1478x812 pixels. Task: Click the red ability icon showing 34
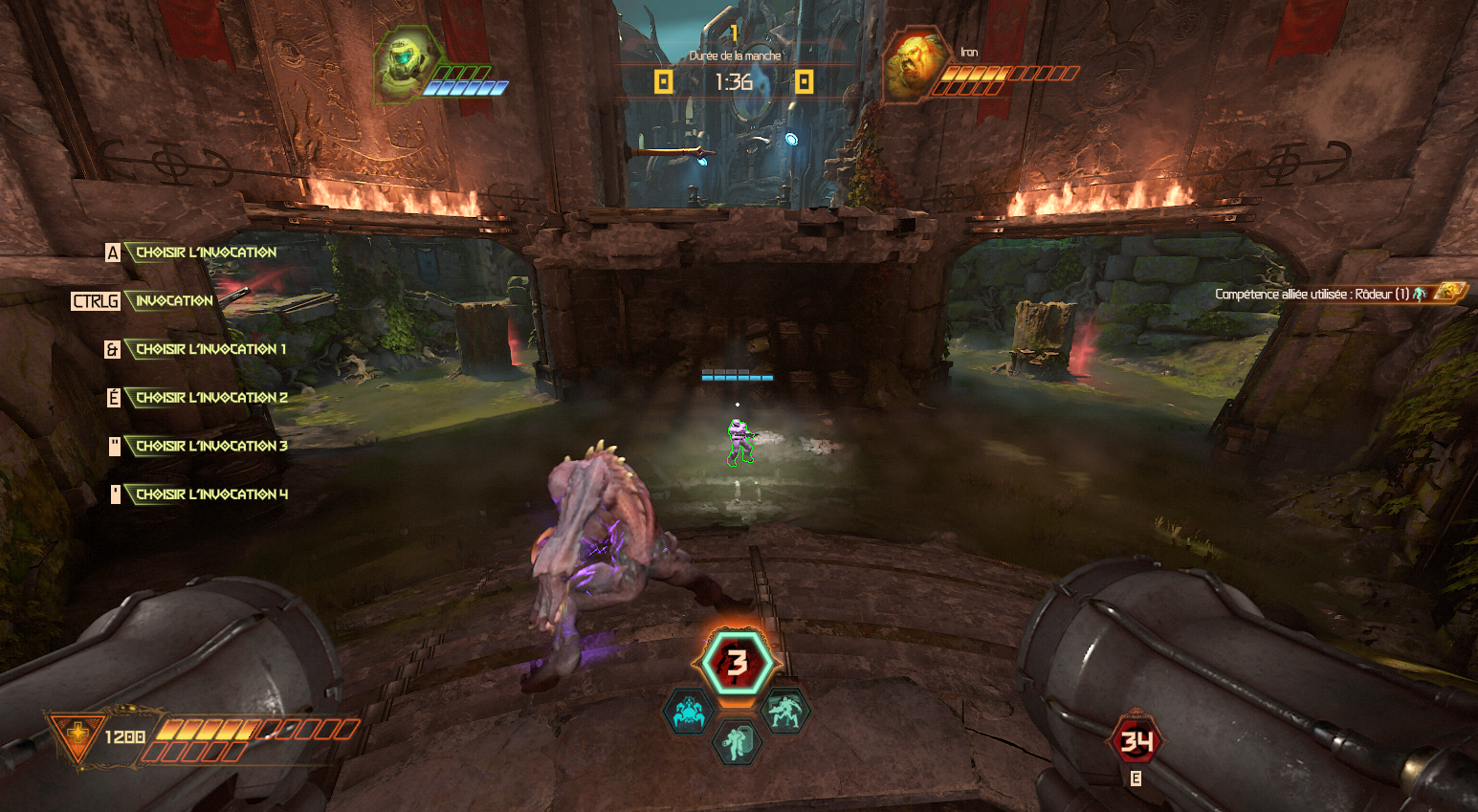1136,740
